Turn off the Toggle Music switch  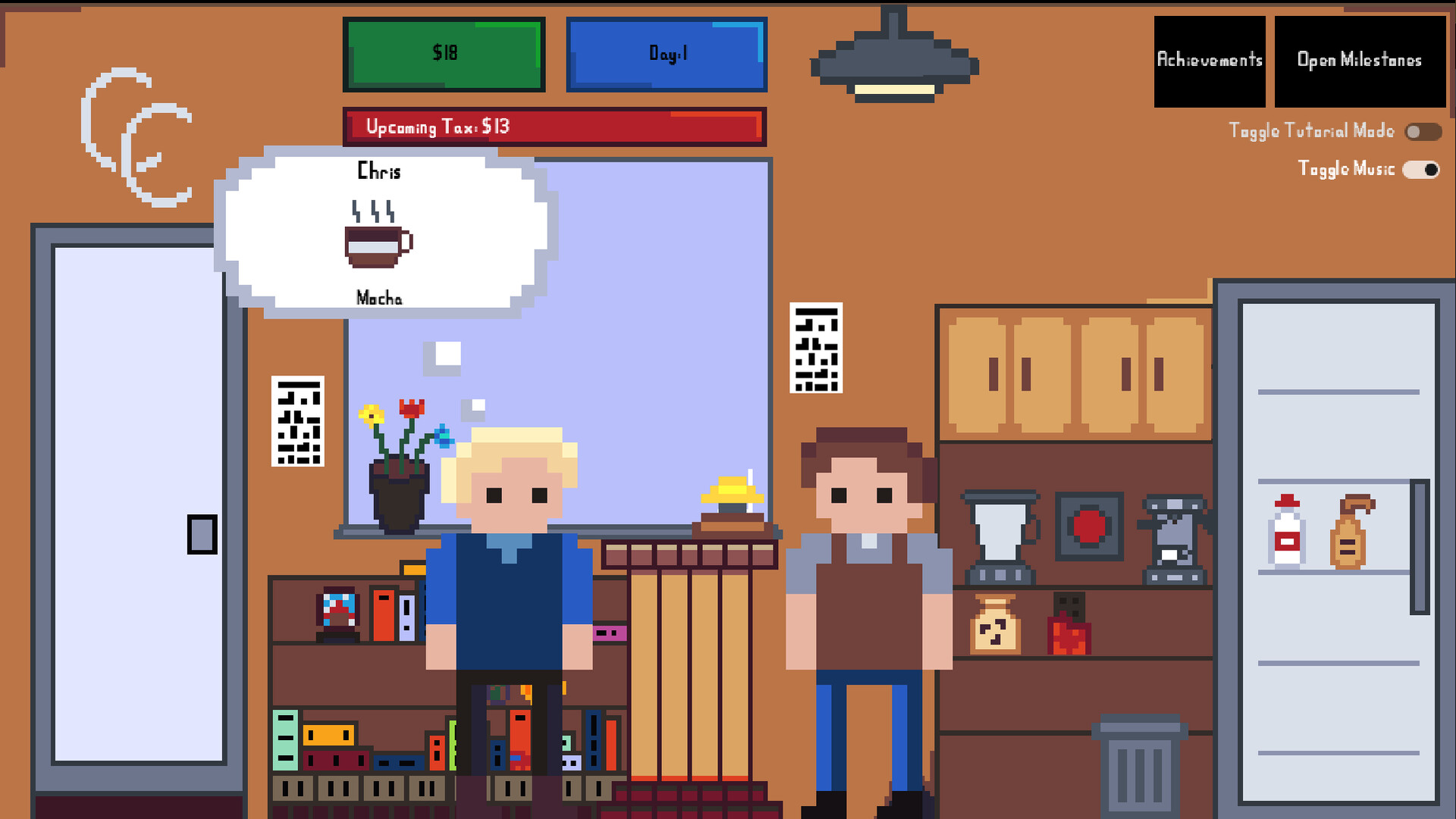click(1420, 170)
